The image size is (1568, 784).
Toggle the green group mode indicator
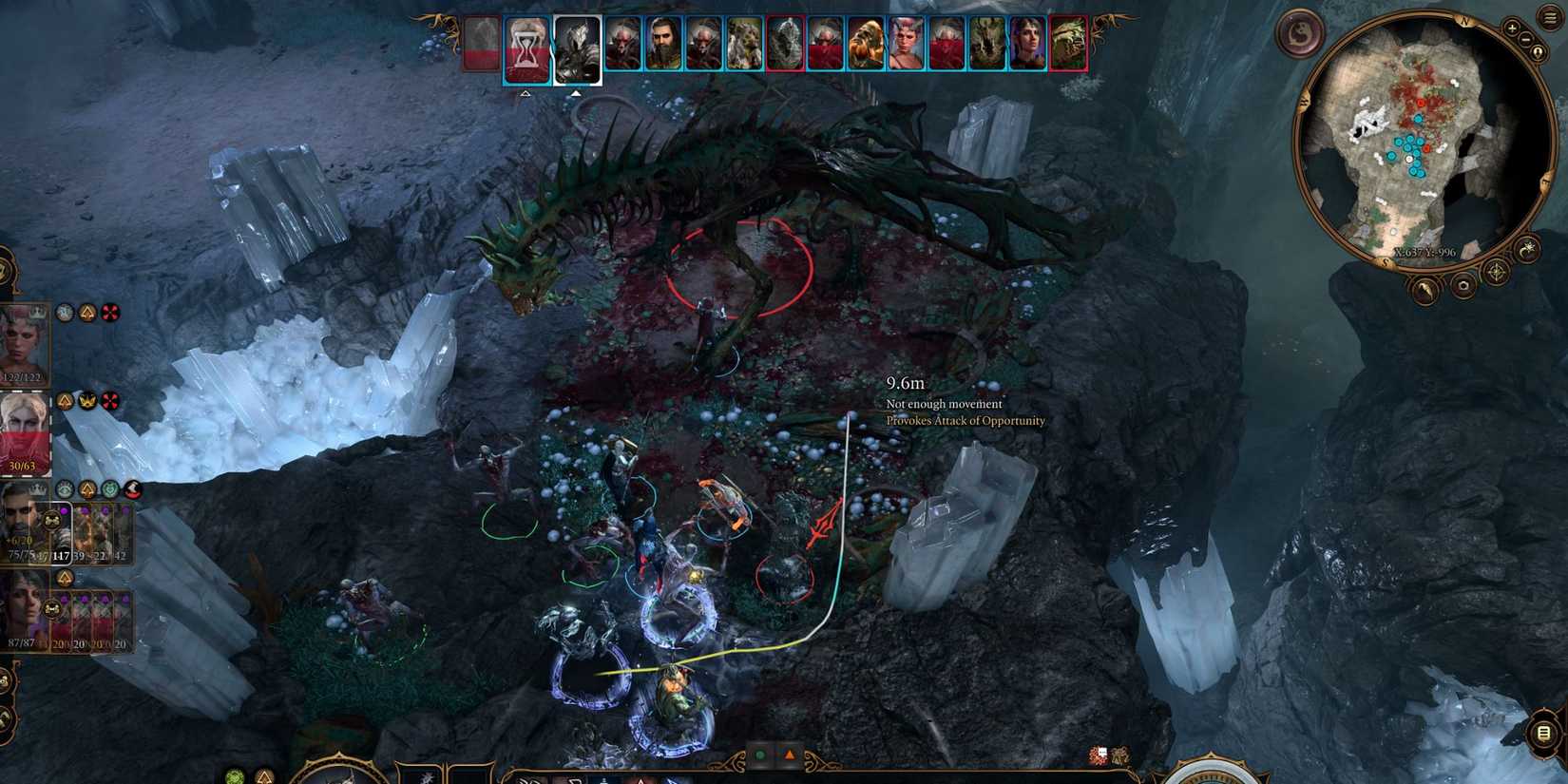760,755
